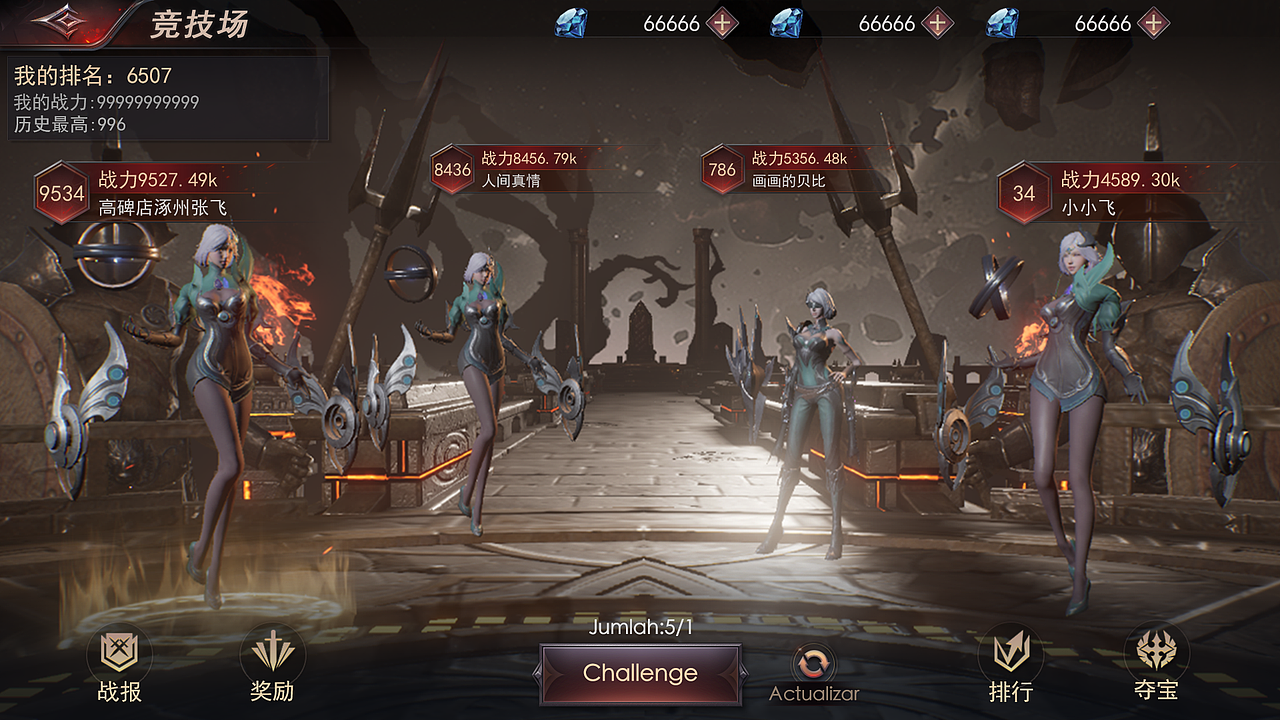1280x720 pixels.
Task: Refresh opponents with the Actualizar icon
Action: [813, 663]
